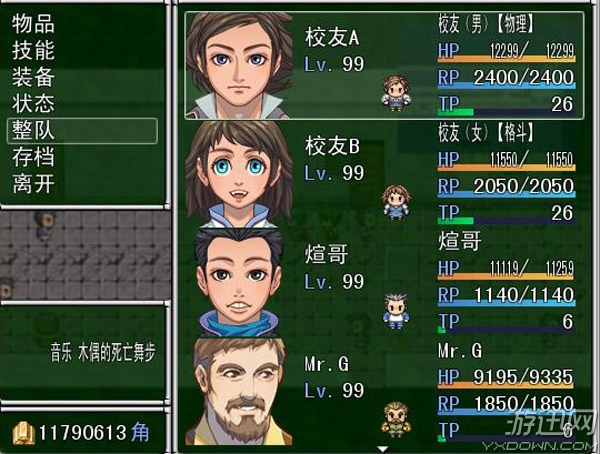Open the 物品 items menu

pyautogui.click(x=33, y=23)
